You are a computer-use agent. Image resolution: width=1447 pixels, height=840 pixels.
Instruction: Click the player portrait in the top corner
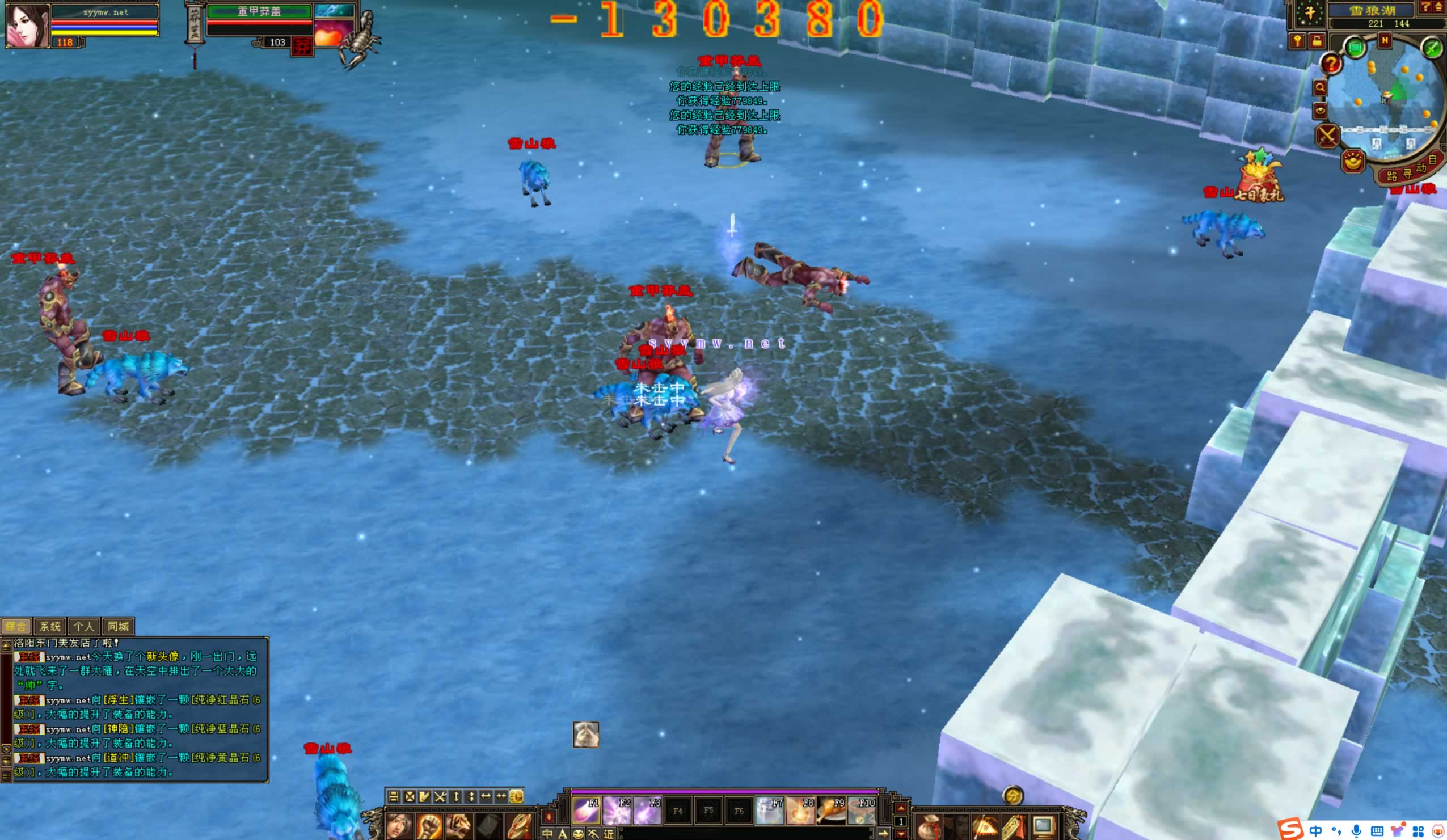(x=27, y=26)
